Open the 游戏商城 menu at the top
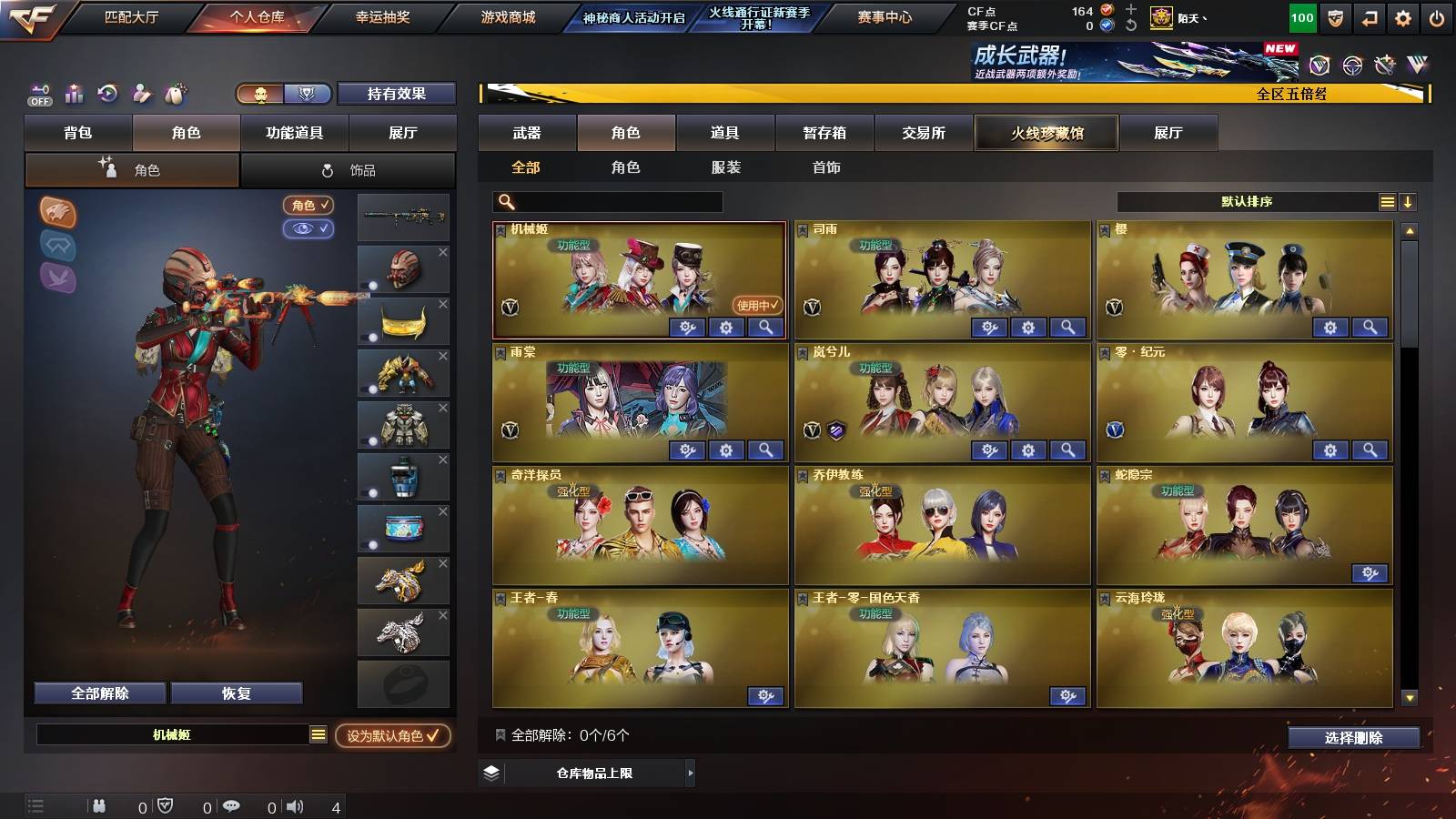 508,15
